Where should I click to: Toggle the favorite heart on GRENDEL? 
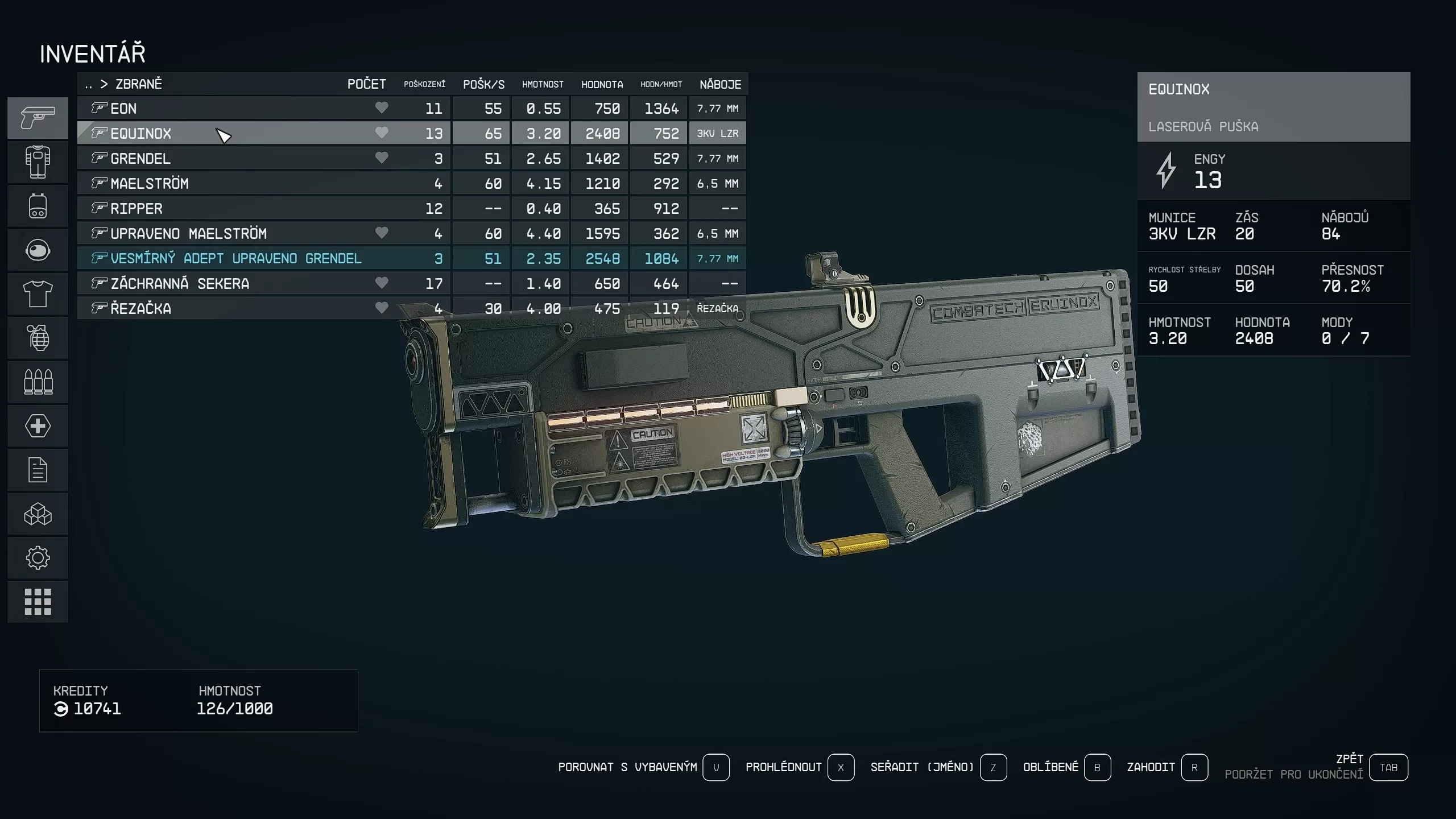(x=382, y=158)
